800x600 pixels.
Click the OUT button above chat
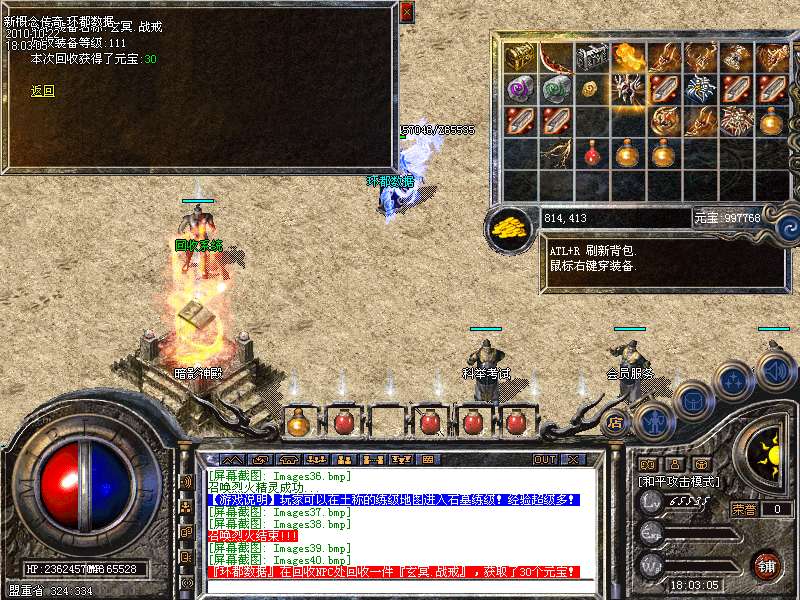[545, 460]
